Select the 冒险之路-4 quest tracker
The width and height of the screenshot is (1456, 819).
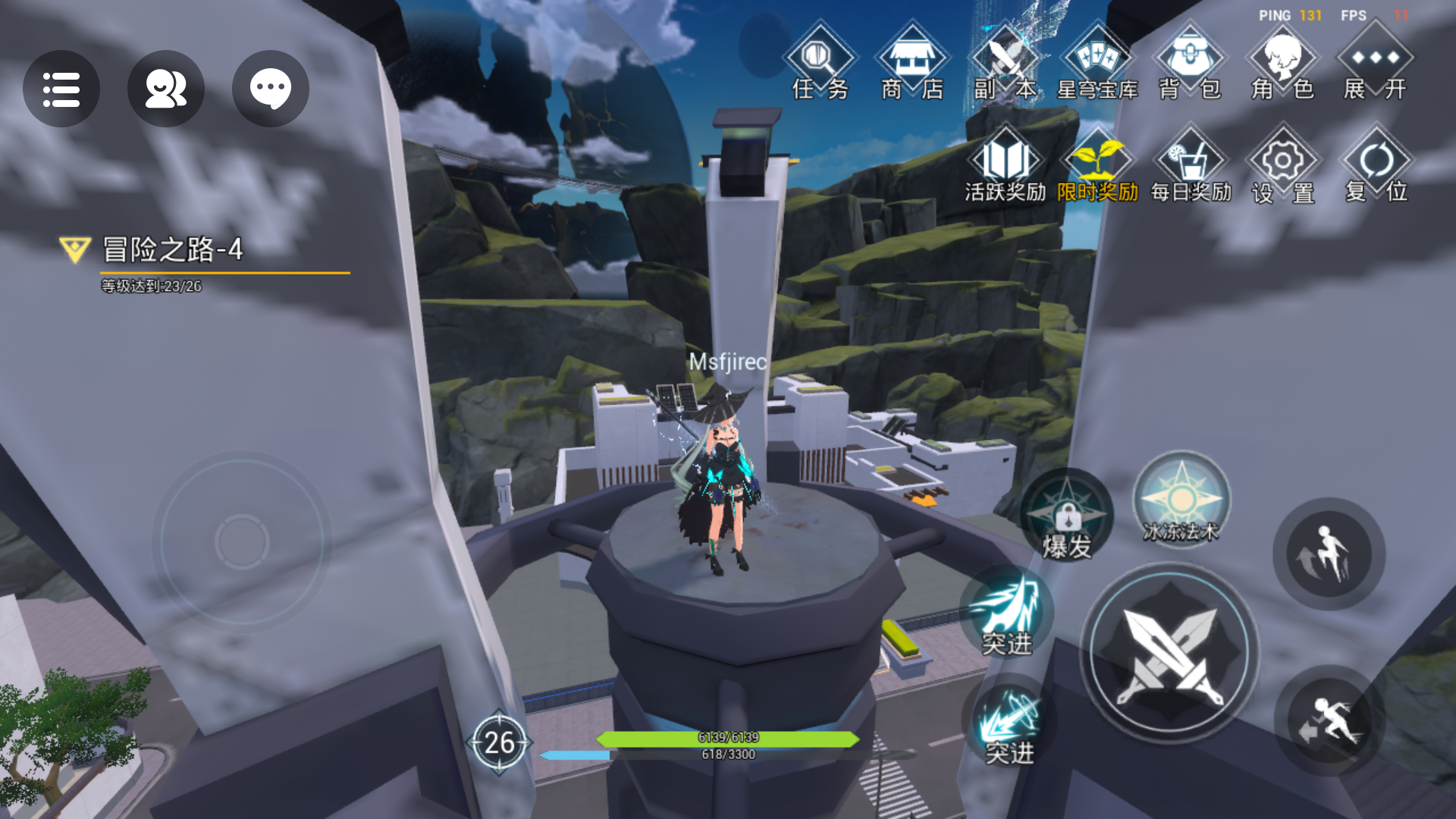173,250
